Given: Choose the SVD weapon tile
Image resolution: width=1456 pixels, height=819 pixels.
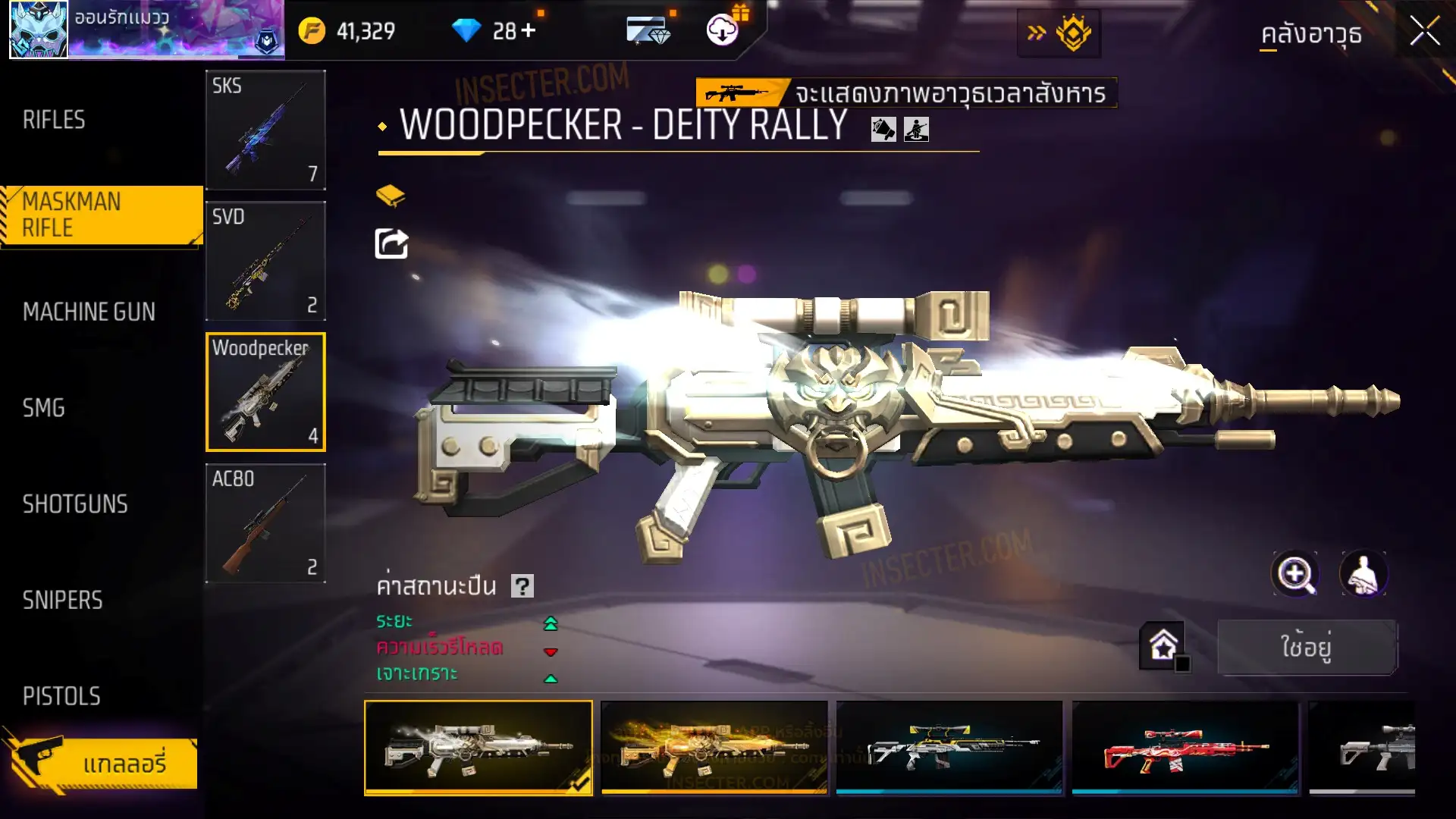Looking at the screenshot, I should point(265,261).
